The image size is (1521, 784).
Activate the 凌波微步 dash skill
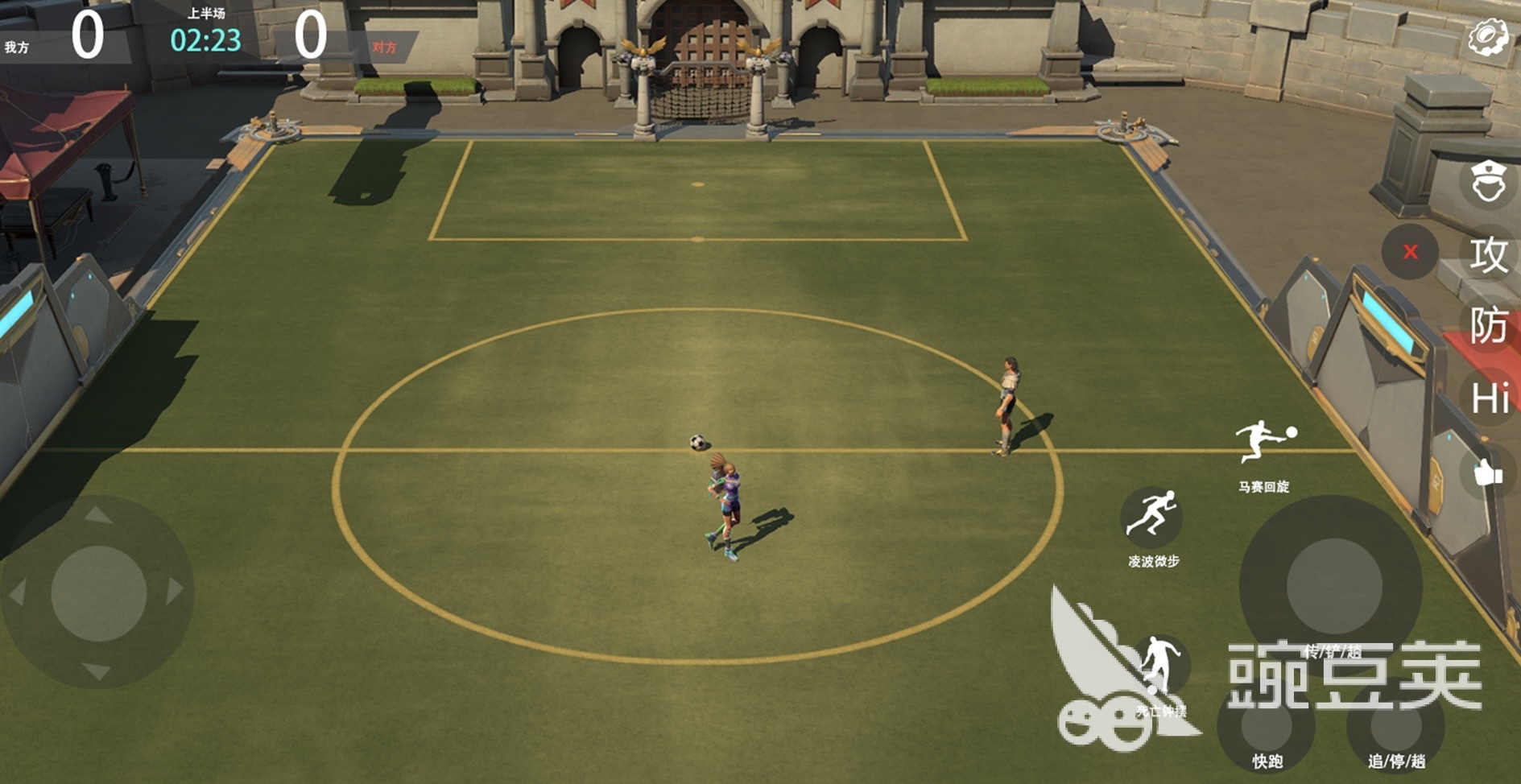[x=1151, y=516]
